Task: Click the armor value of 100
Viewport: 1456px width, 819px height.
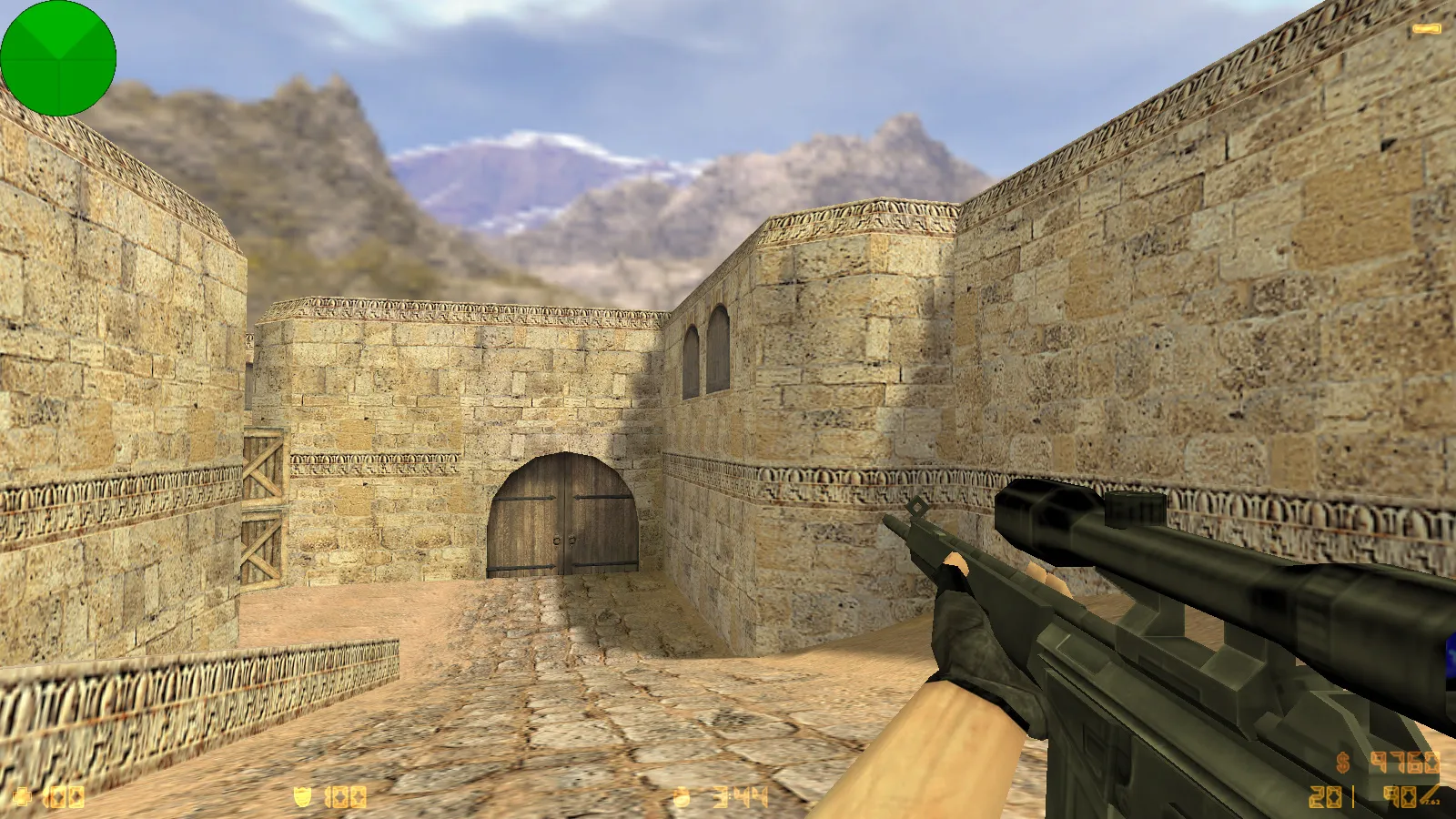Action: [344, 798]
